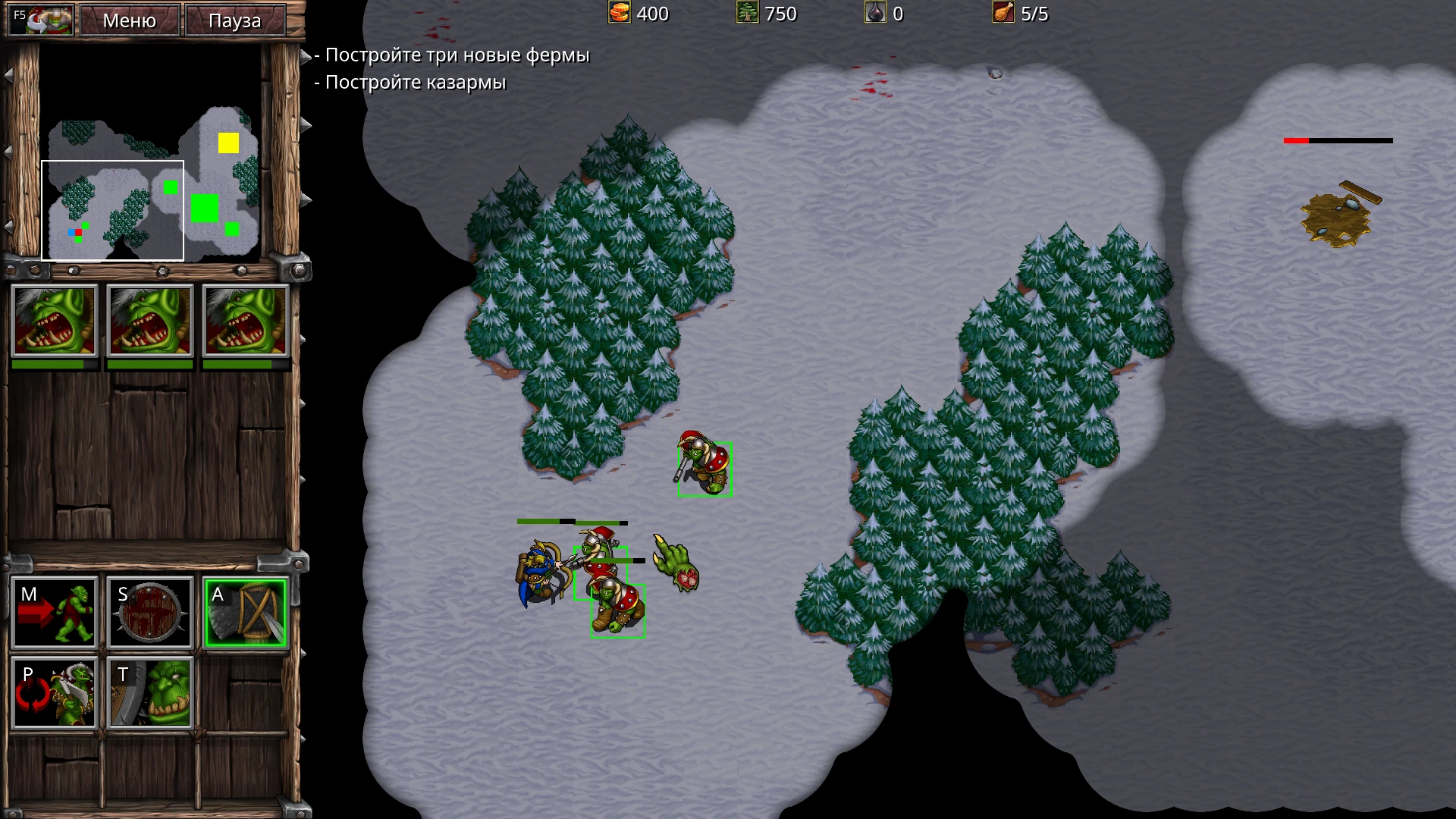Click the Пауза button
Screen dimensions: 1456x819
234,20
